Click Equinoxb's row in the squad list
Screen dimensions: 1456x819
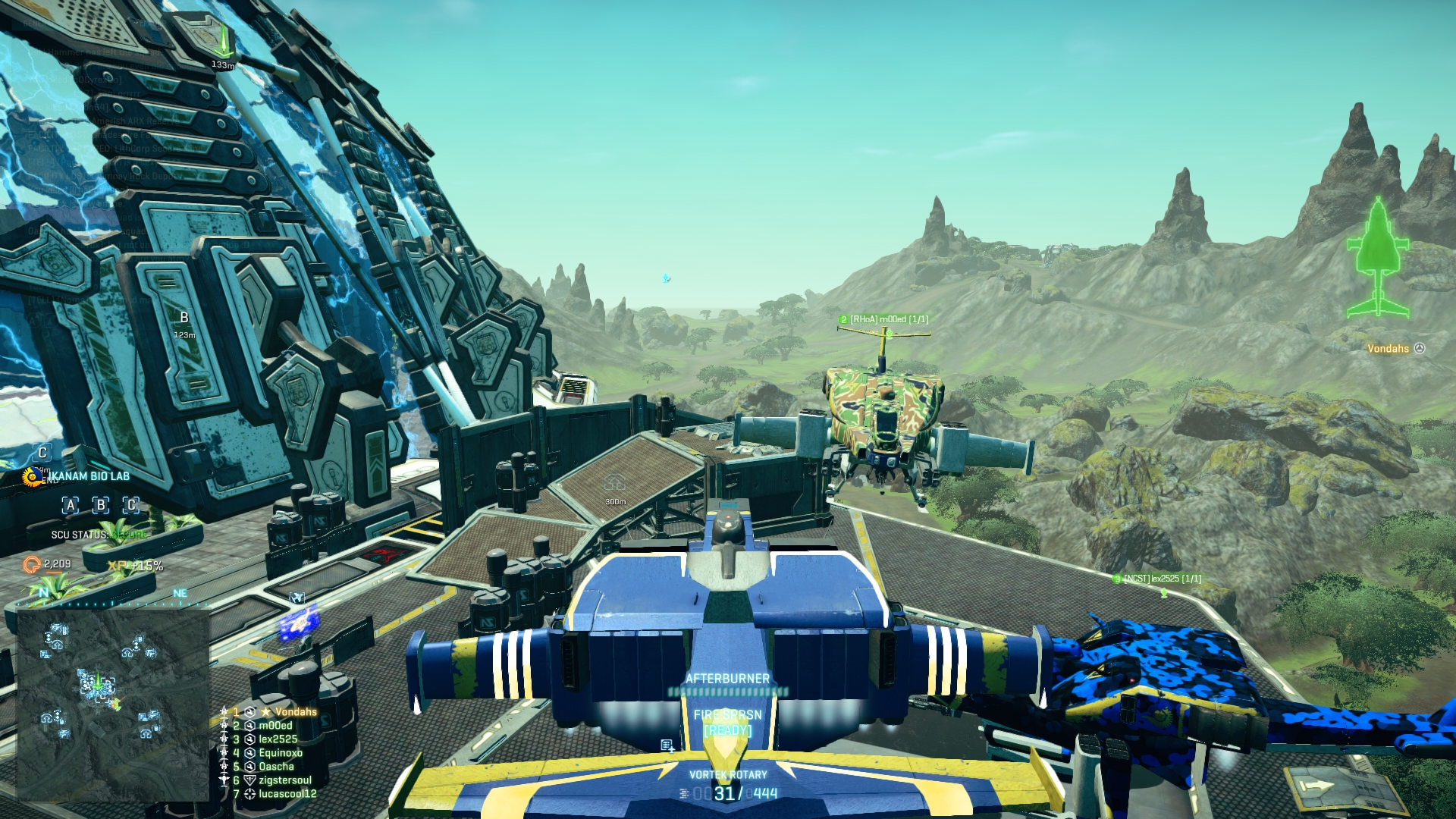pyautogui.click(x=281, y=753)
